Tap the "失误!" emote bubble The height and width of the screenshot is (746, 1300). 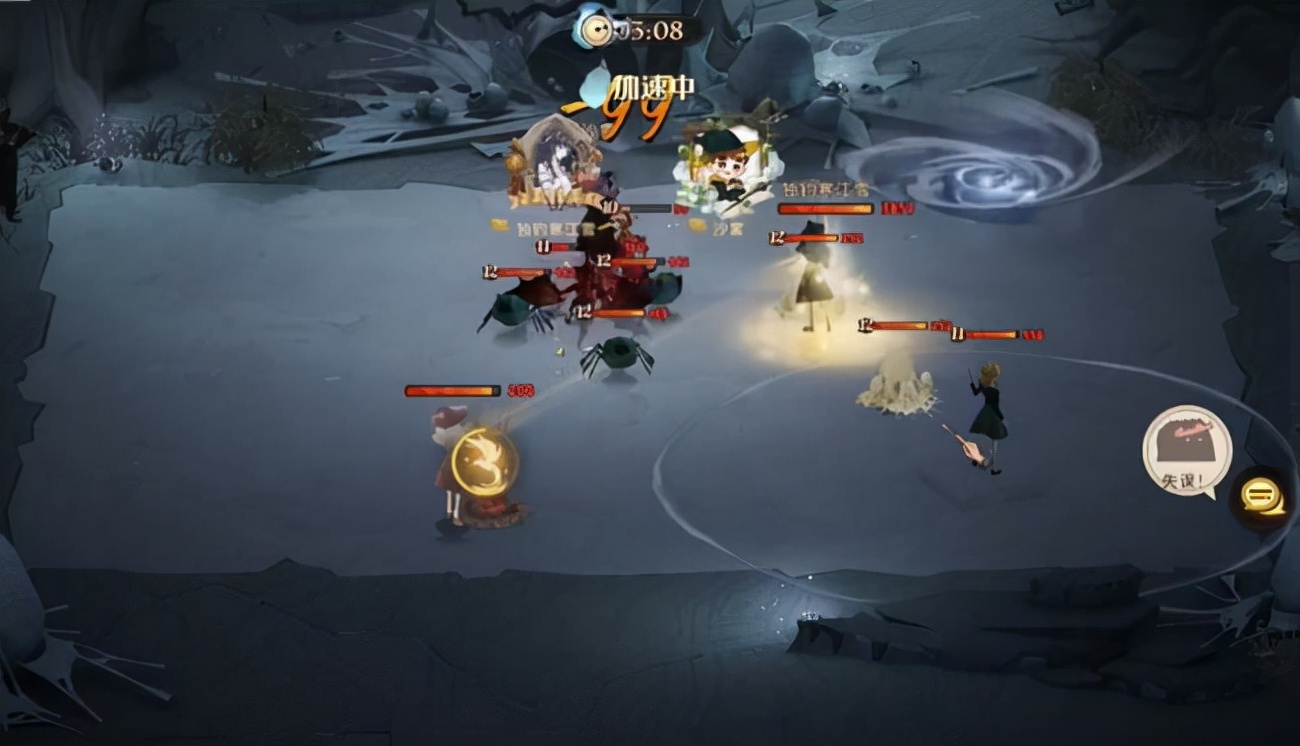[1187, 450]
